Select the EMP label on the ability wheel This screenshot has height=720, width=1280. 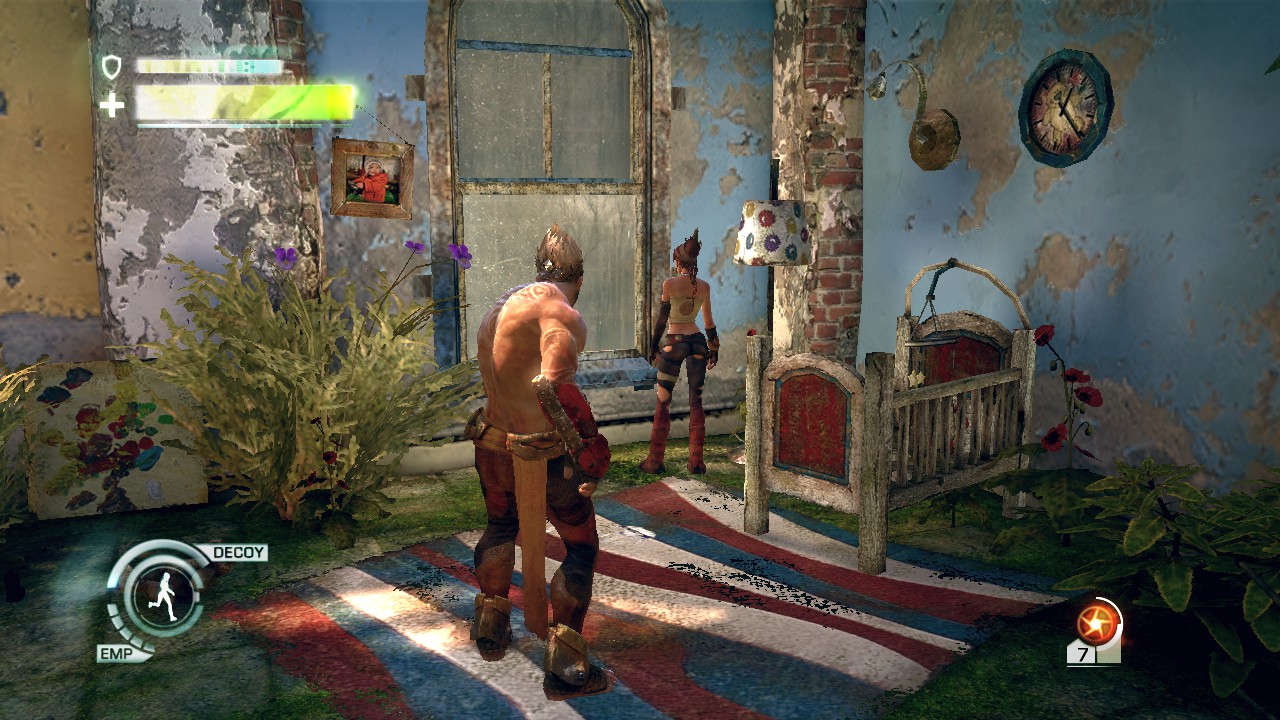coord(115,652)
